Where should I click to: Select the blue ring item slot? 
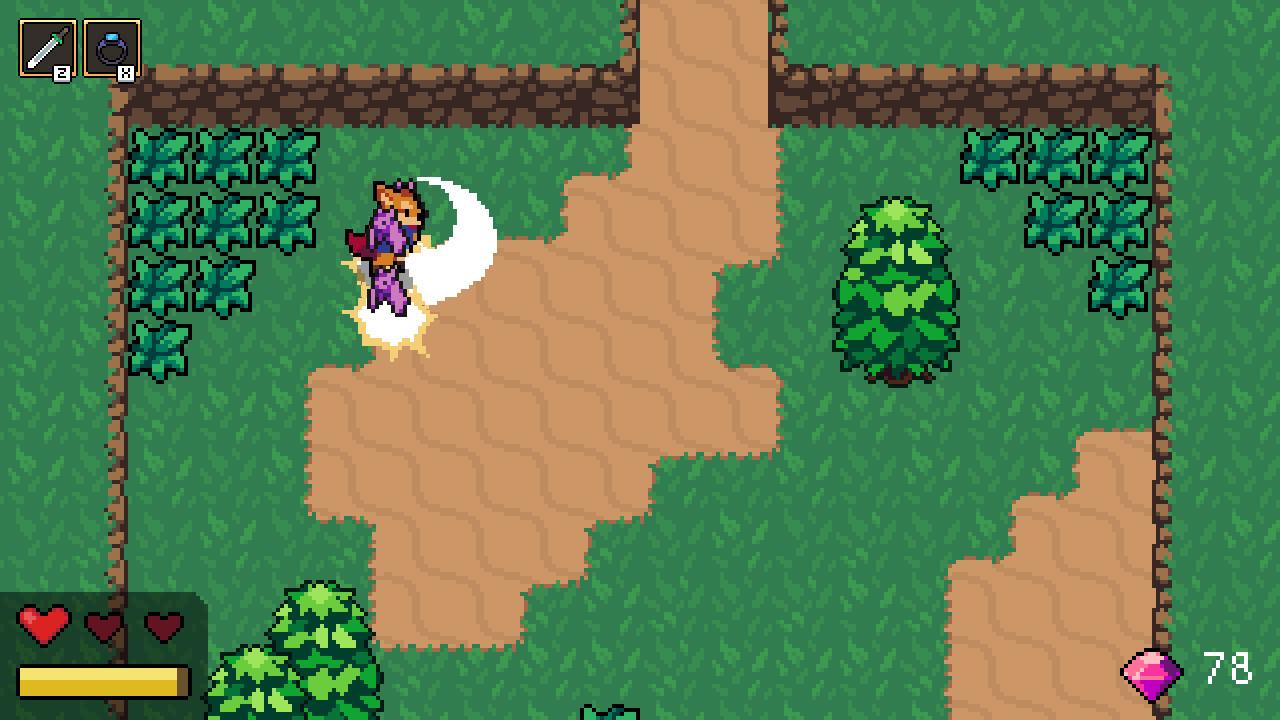tap(113, 47)
